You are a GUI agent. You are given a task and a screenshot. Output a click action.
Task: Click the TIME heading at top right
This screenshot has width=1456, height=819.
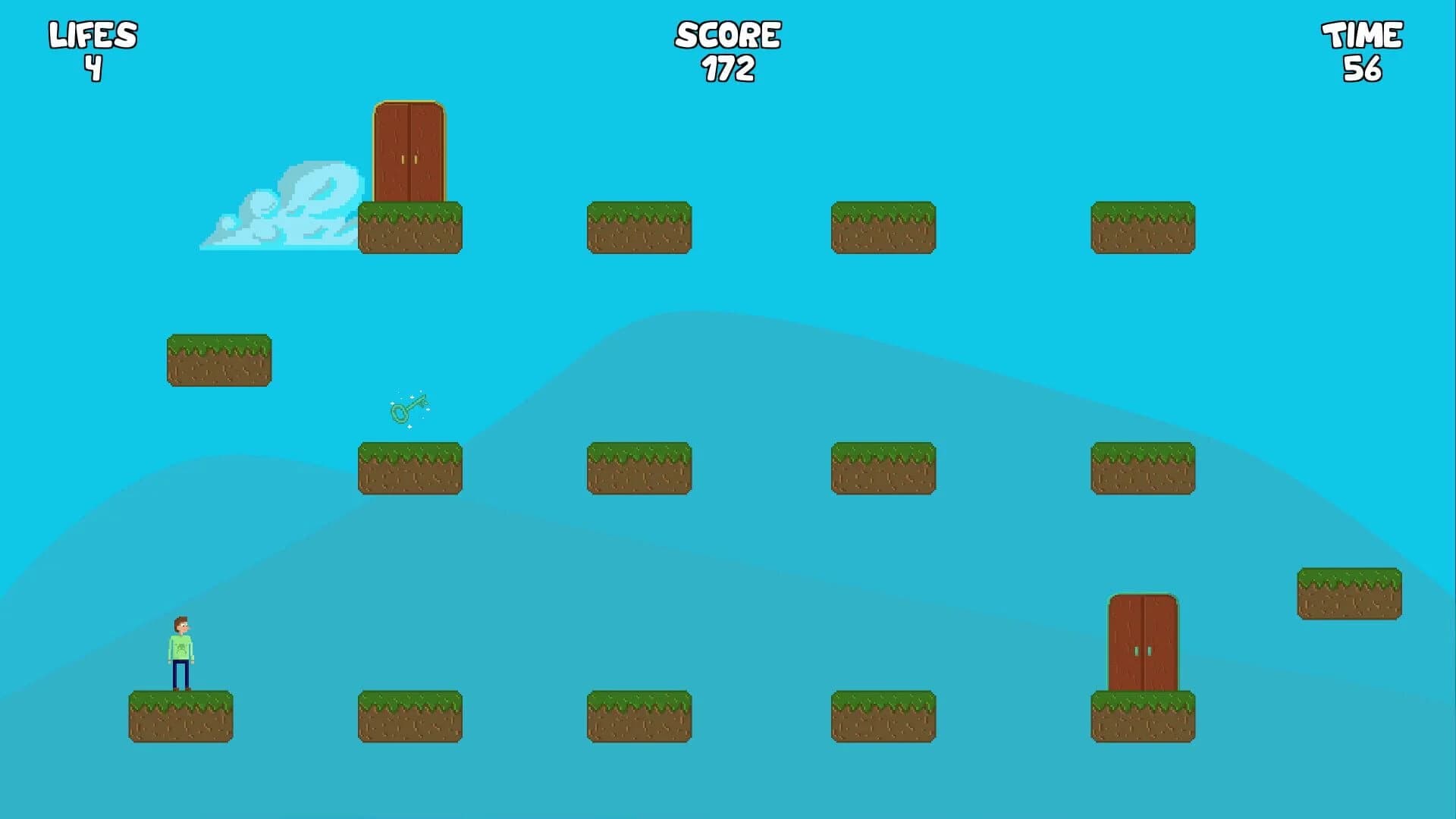1361,34
